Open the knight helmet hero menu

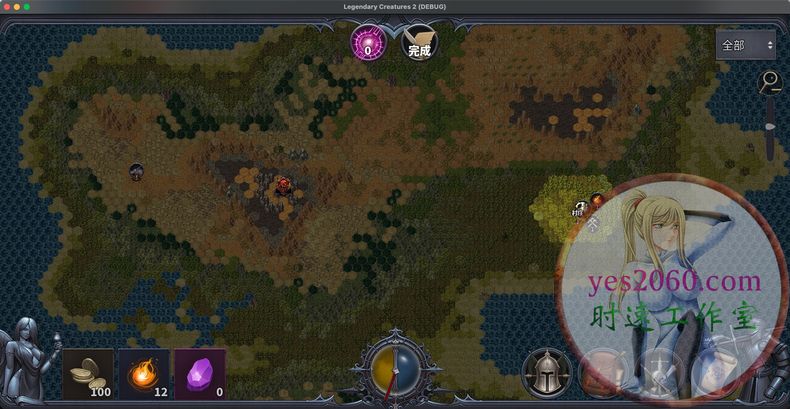[x=546, y=372]
